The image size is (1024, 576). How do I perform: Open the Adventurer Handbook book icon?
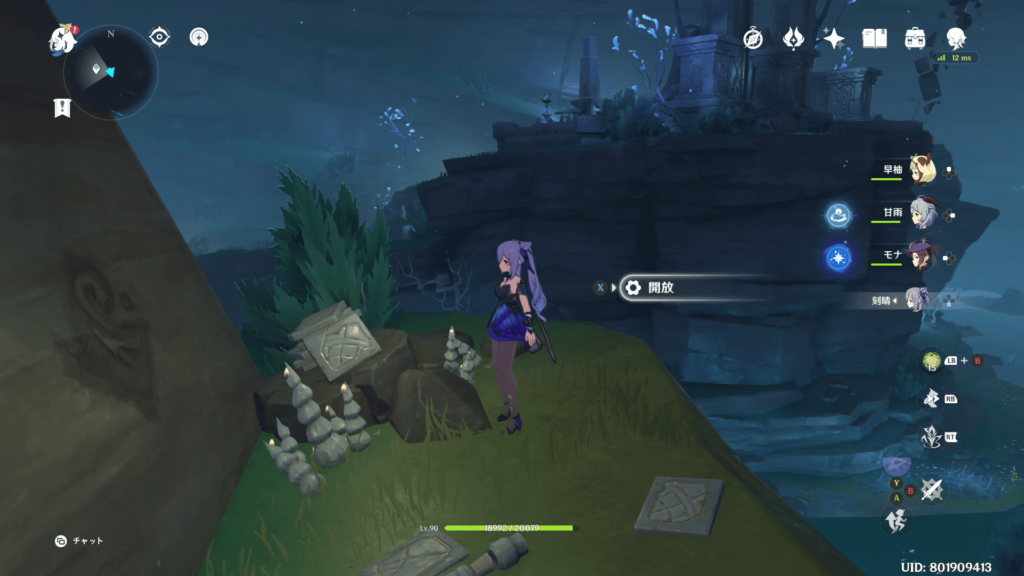(875, 38)
